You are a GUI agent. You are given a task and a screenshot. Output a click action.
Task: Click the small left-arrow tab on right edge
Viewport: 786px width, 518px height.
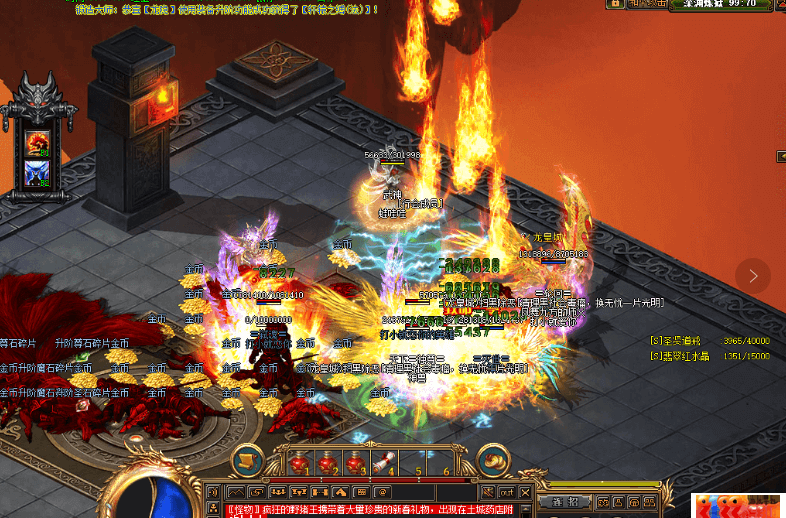click(x=780, y=156)
